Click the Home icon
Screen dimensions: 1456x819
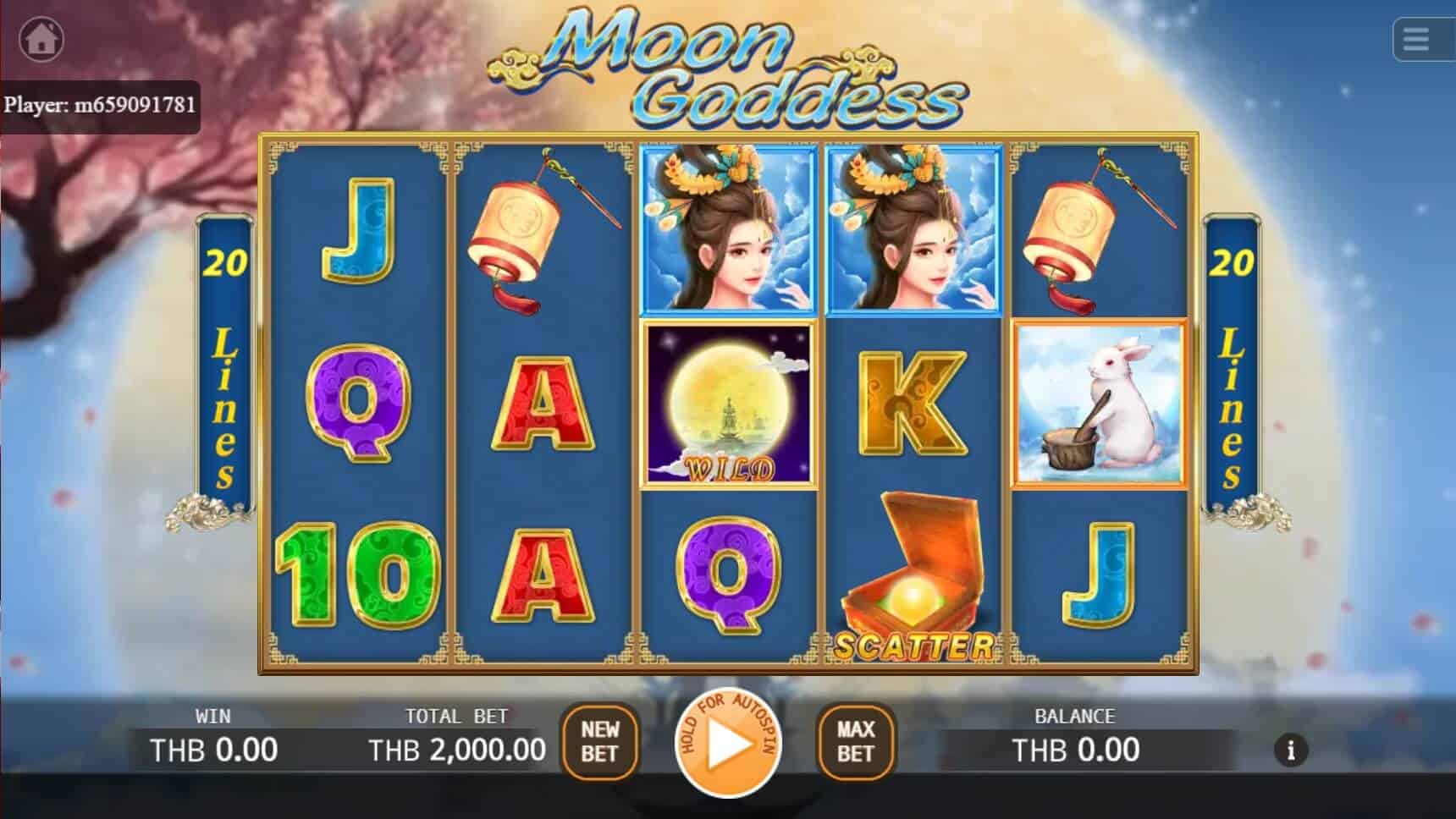(41, 38)
